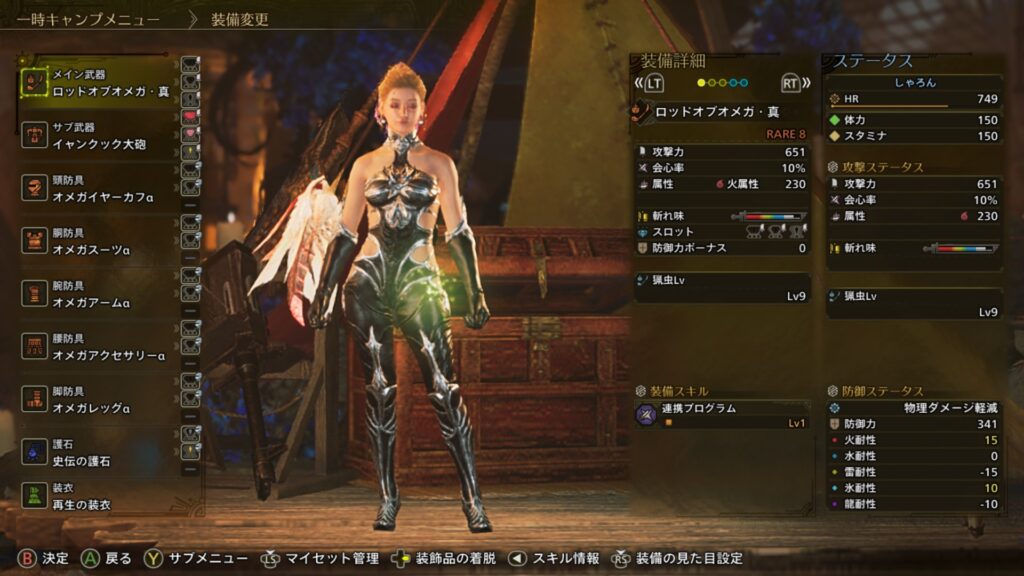Open the 史伝の護石 charm slot
The image size is (1024, 576).
pos(98,453)
